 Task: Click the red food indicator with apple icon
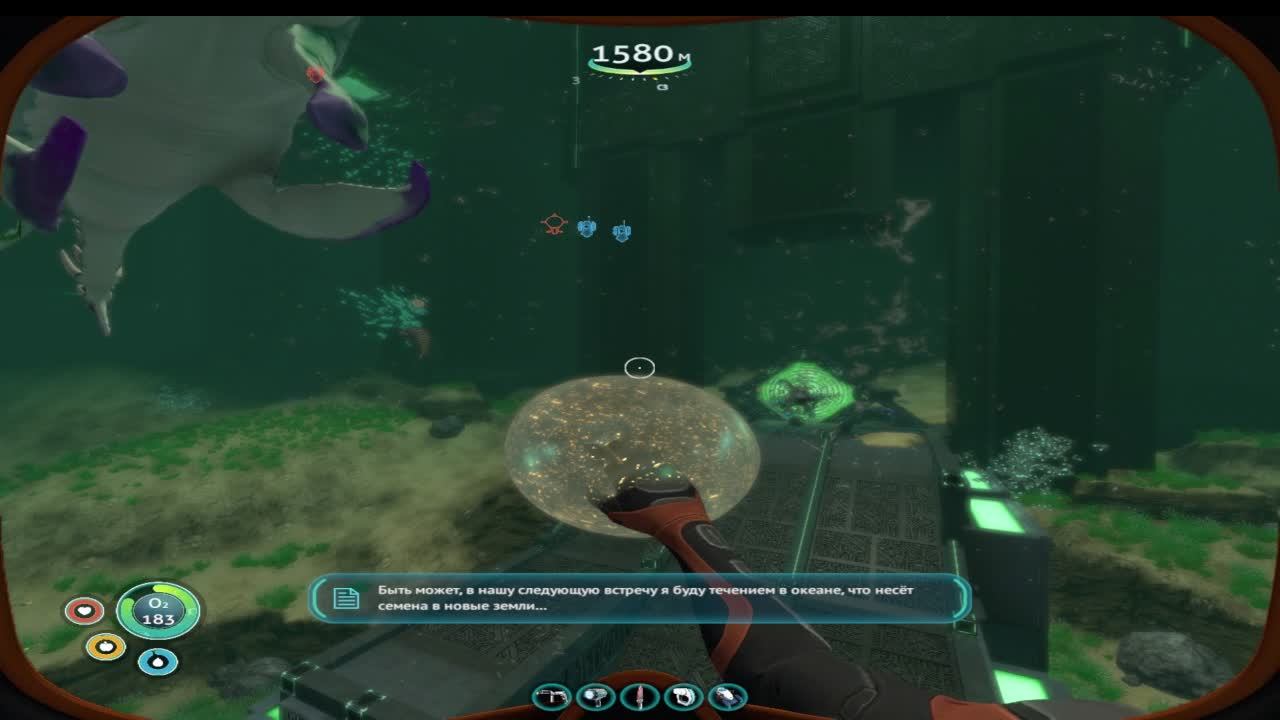tap(84, 610)
